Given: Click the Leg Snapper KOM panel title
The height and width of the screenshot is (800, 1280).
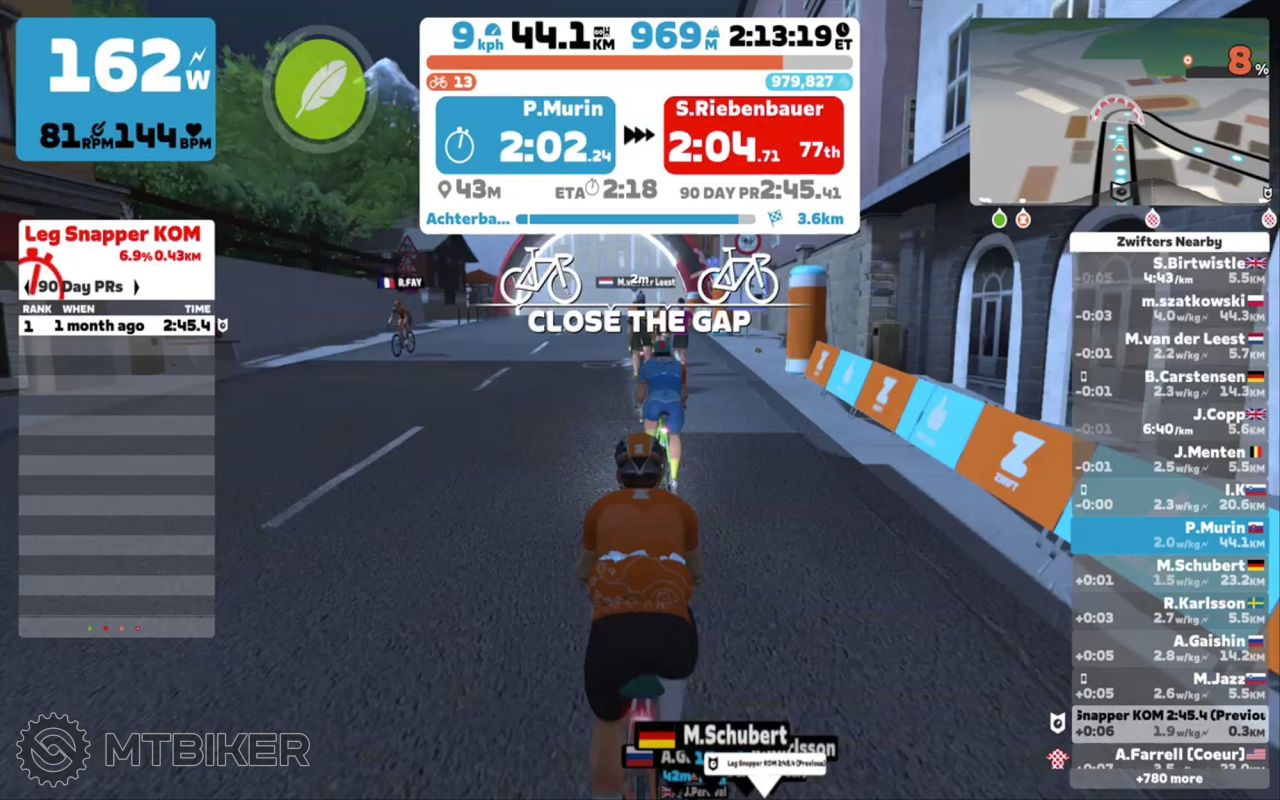Looking at the screenshot, I should pyautogui.click(x=112, y=235).
